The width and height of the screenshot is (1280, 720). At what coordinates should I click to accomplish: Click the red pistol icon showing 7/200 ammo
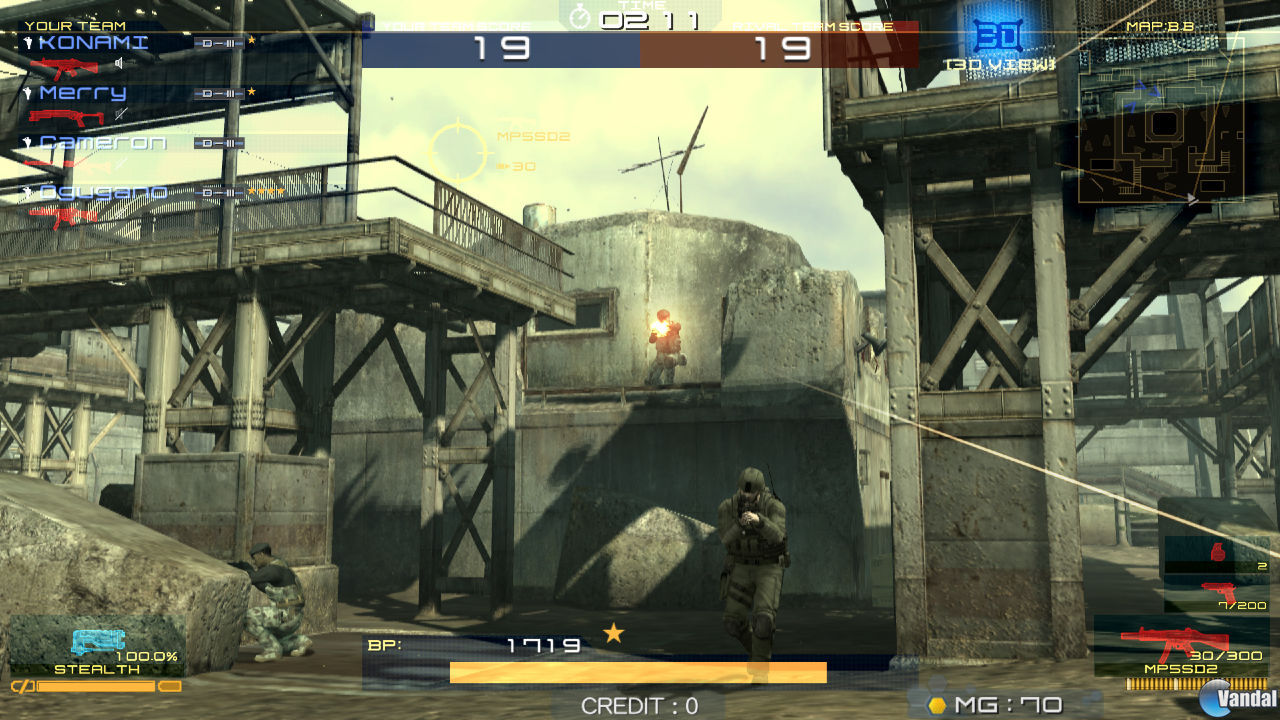pyautogui.click(x=1218, y=589)
